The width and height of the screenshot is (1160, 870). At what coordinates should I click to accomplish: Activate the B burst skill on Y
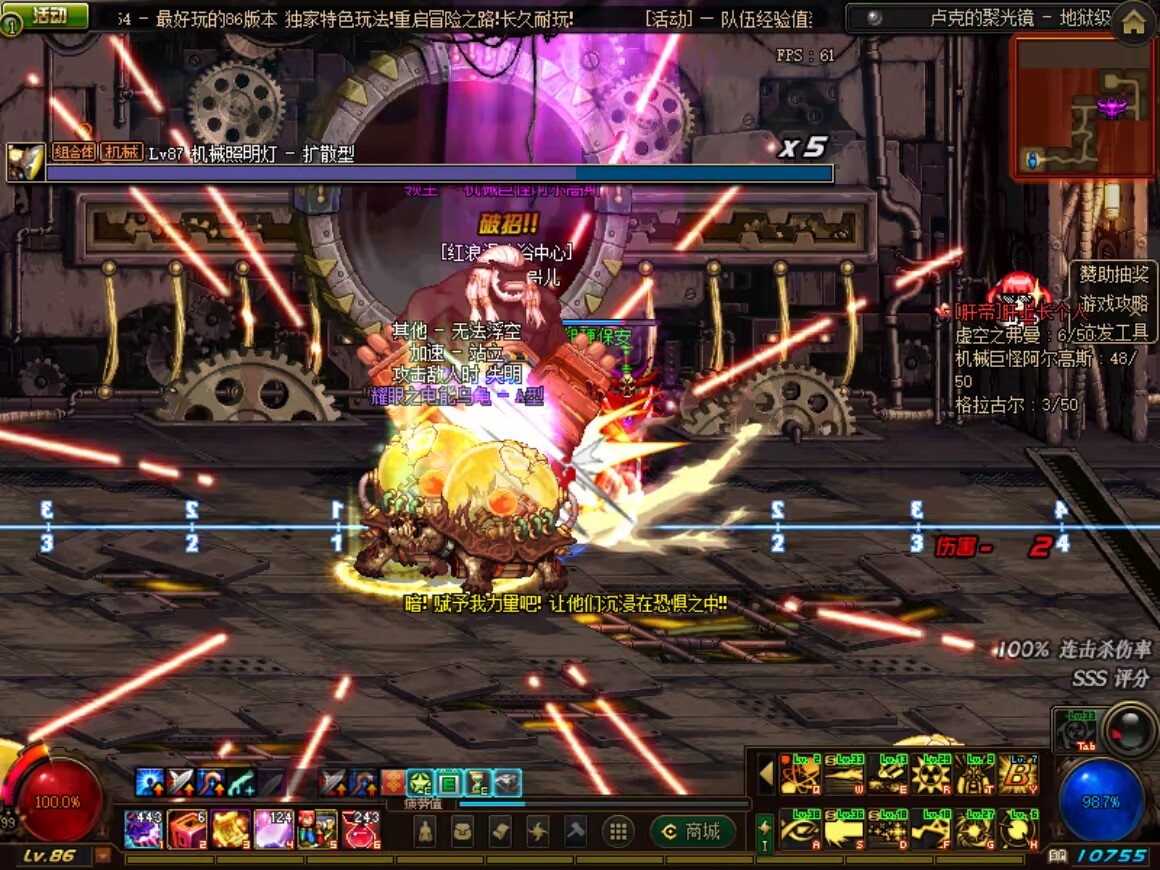[1018, 775]
